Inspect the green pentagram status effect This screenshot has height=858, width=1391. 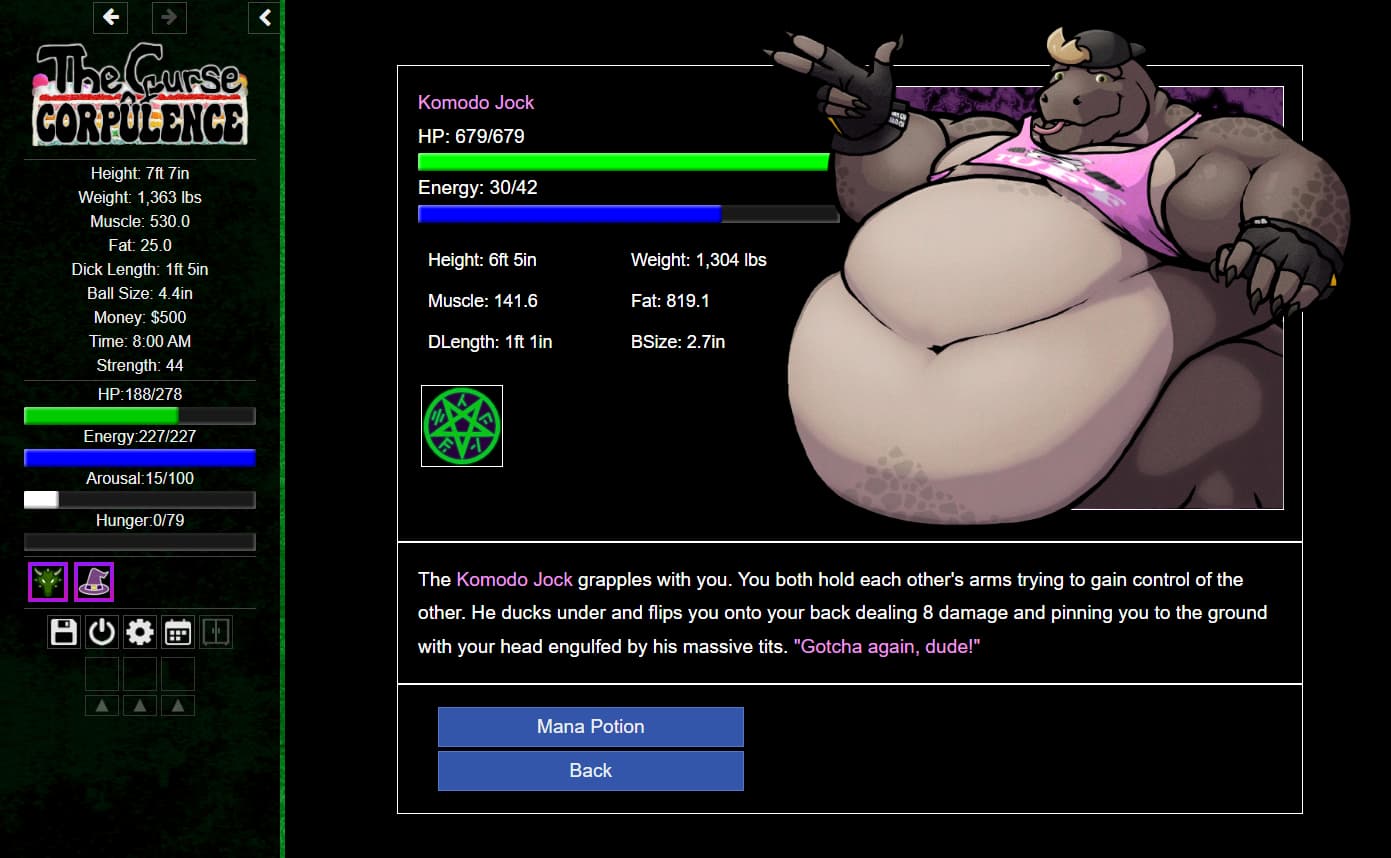click(461, 425)
